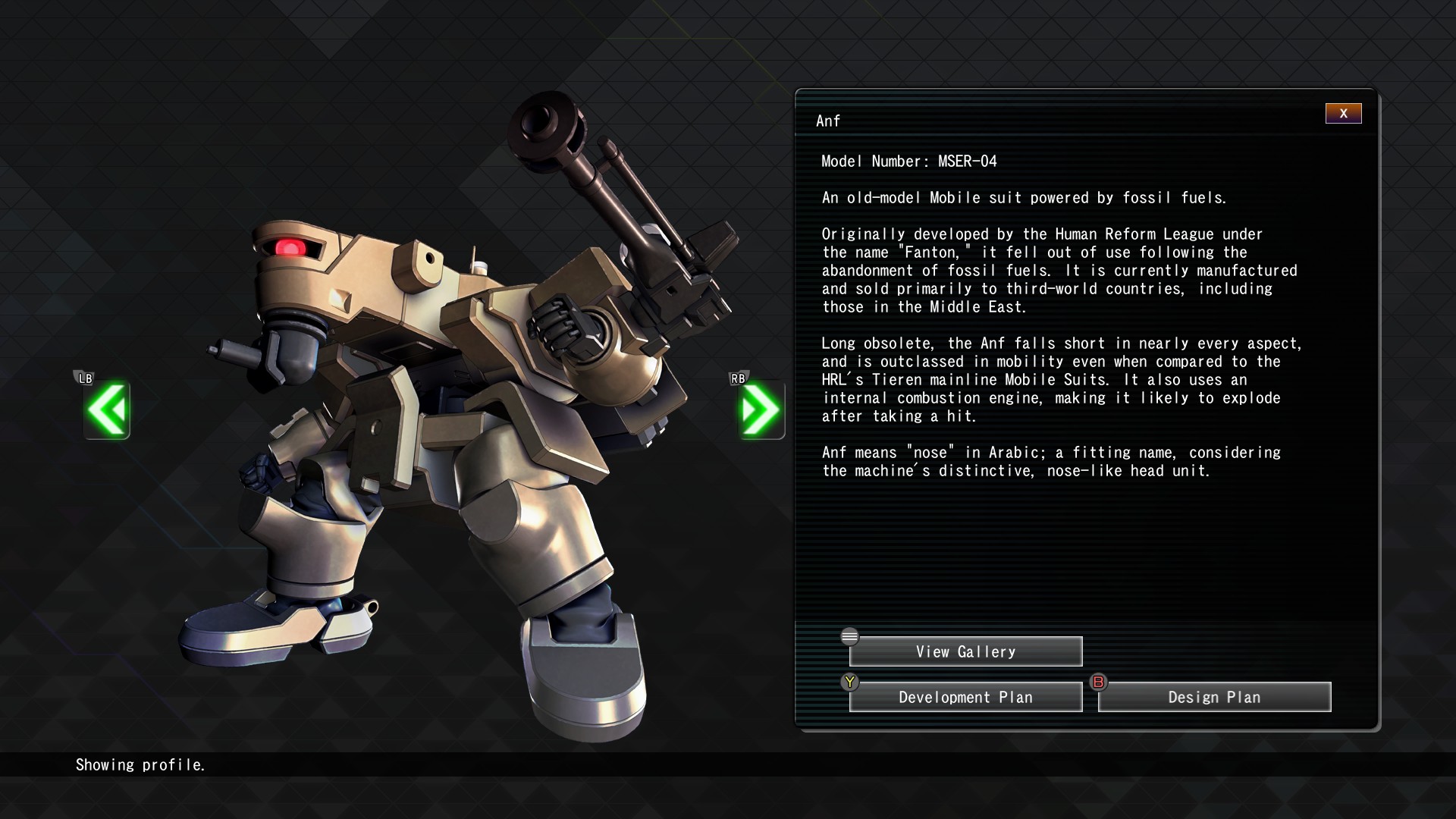
Task: Close the Anf profile panel
Action: 1343,114
